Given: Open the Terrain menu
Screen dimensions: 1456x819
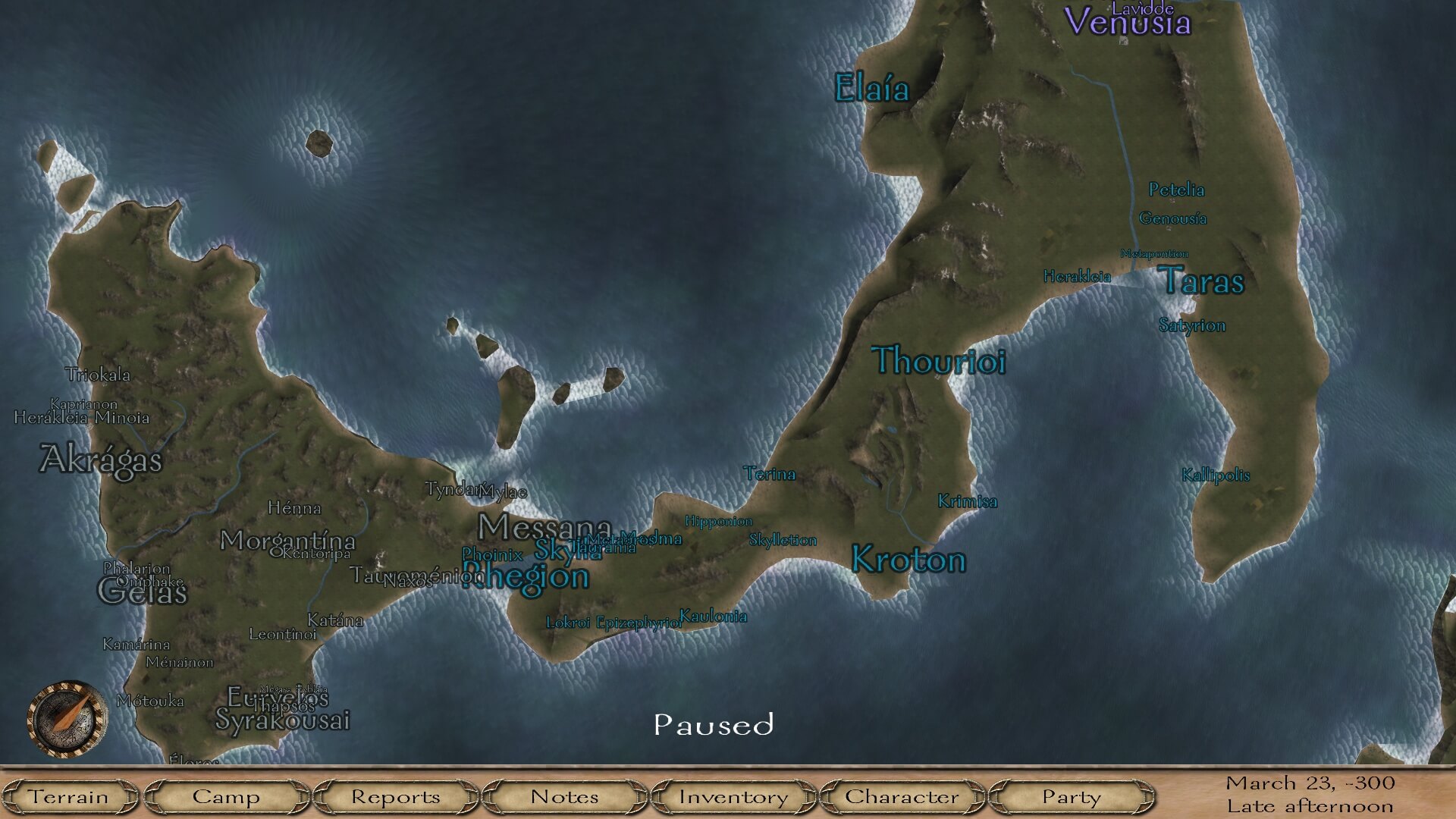Looking at the screenshot, I should point(68,797).
